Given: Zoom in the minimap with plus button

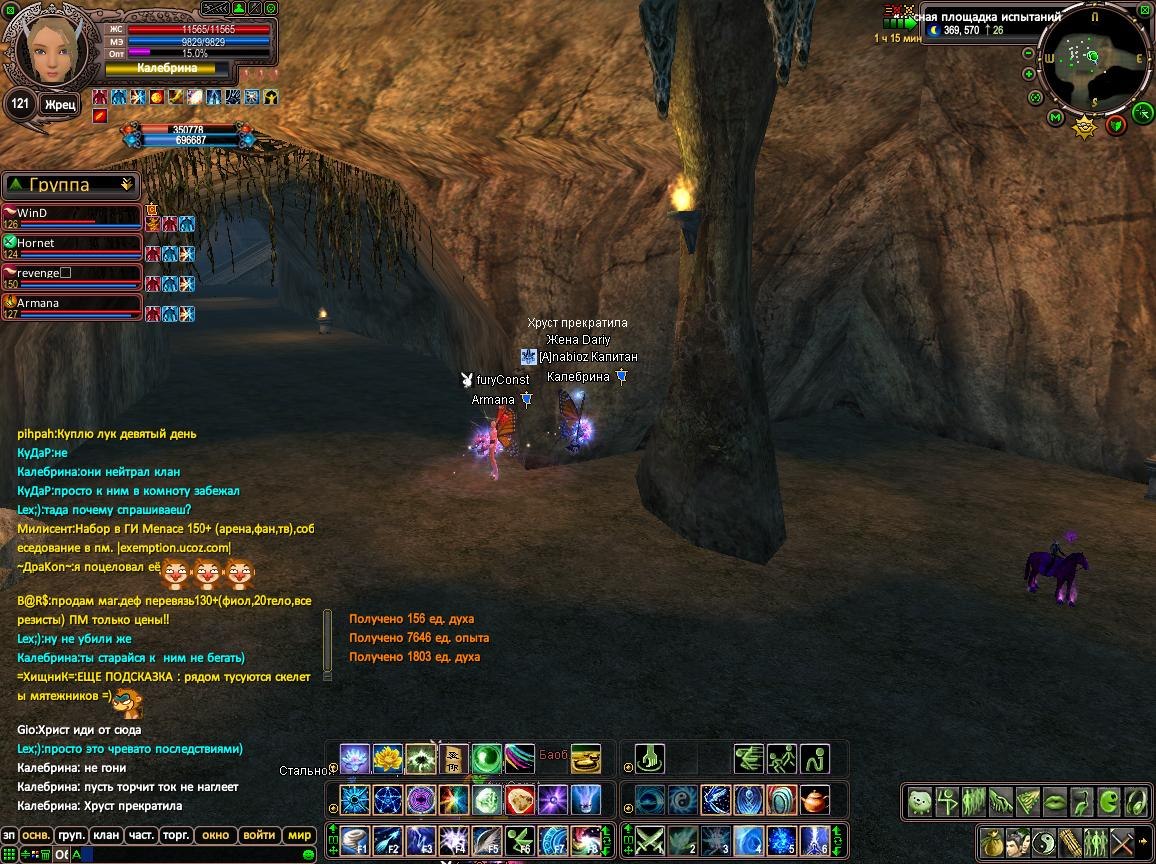Looking at the screenshot, I should 1029,74.
